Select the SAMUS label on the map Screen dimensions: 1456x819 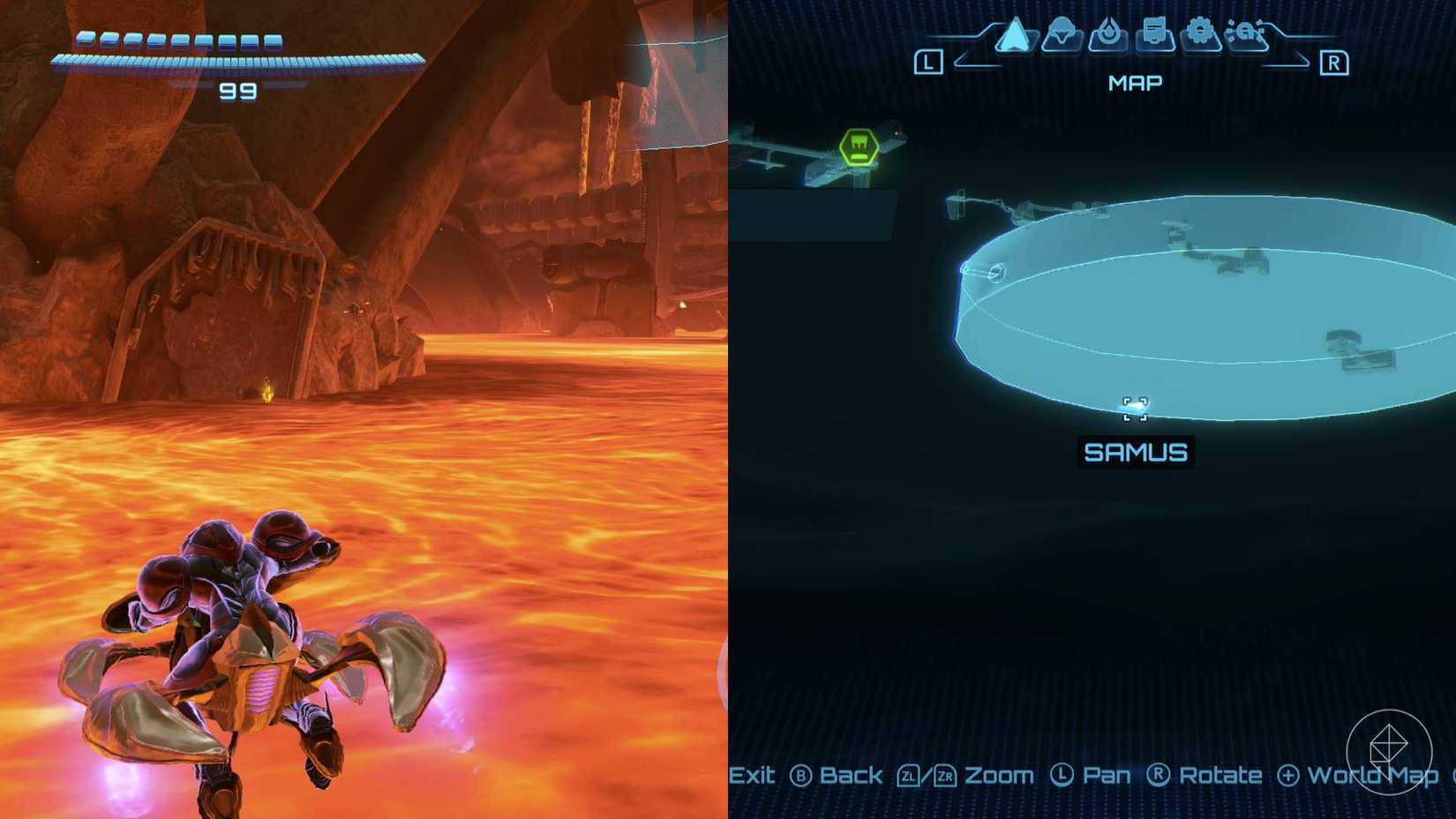[1137, 452]
